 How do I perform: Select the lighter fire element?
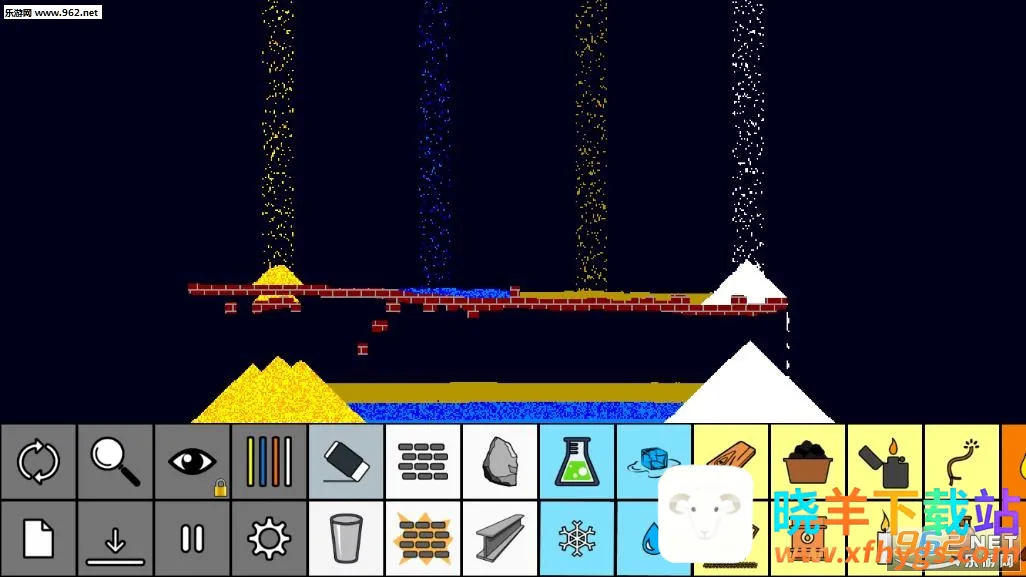[885, 462]
